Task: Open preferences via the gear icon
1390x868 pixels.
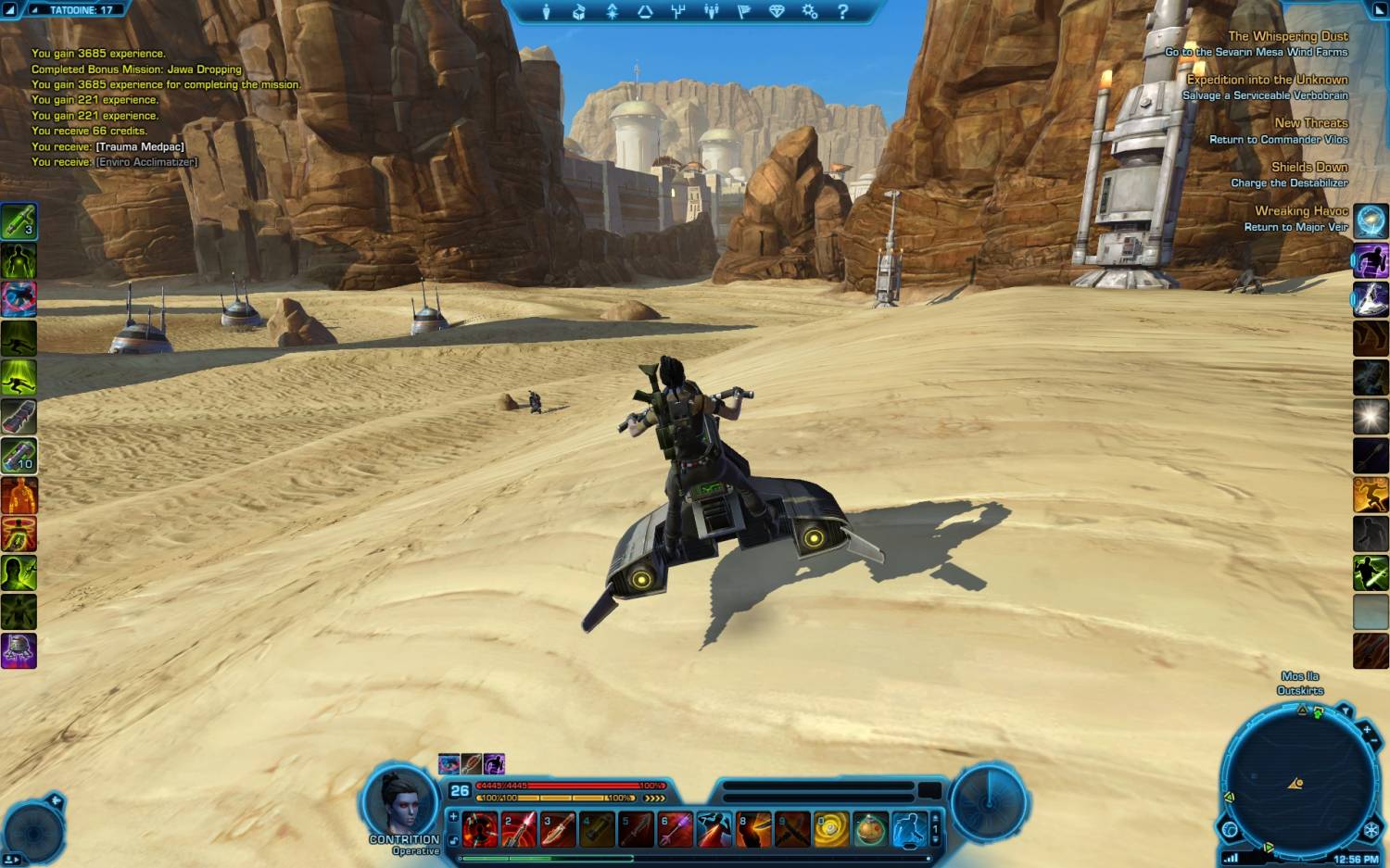Action: (810, 12)
